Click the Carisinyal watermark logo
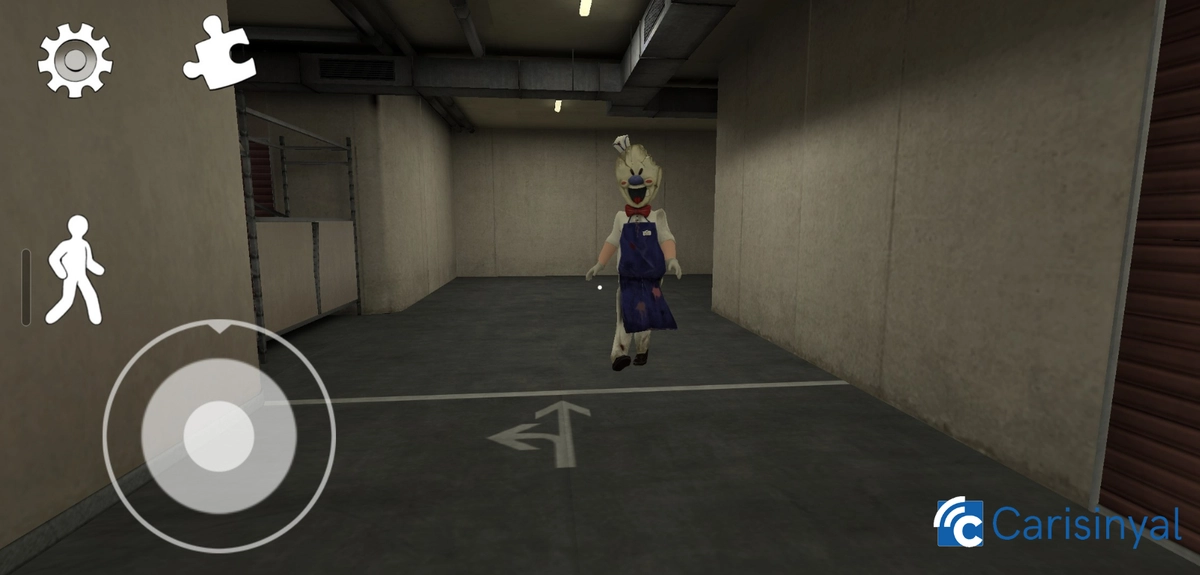Image resolution: width=1200 pixels, height=575 pixels. coord(1058,523)
